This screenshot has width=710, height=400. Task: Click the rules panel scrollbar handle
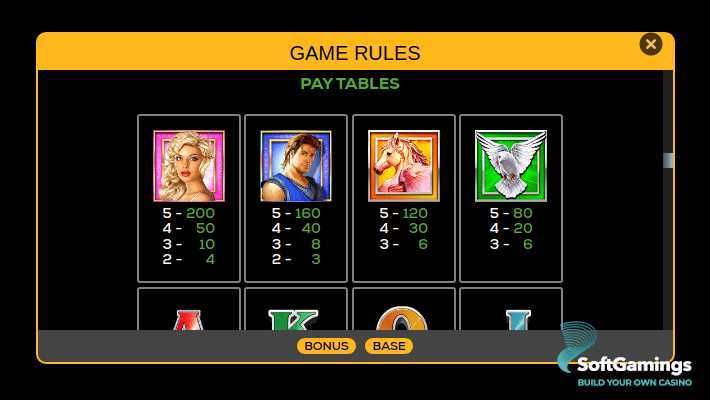point(668,160)
